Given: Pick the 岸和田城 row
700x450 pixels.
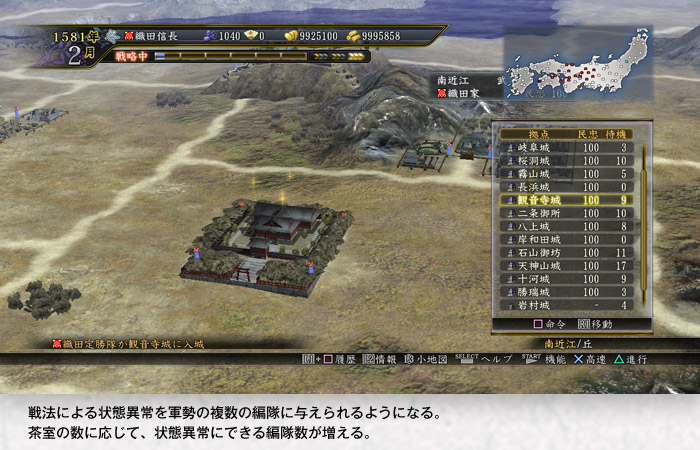Looking at the screenshot, I should [565, 239].
